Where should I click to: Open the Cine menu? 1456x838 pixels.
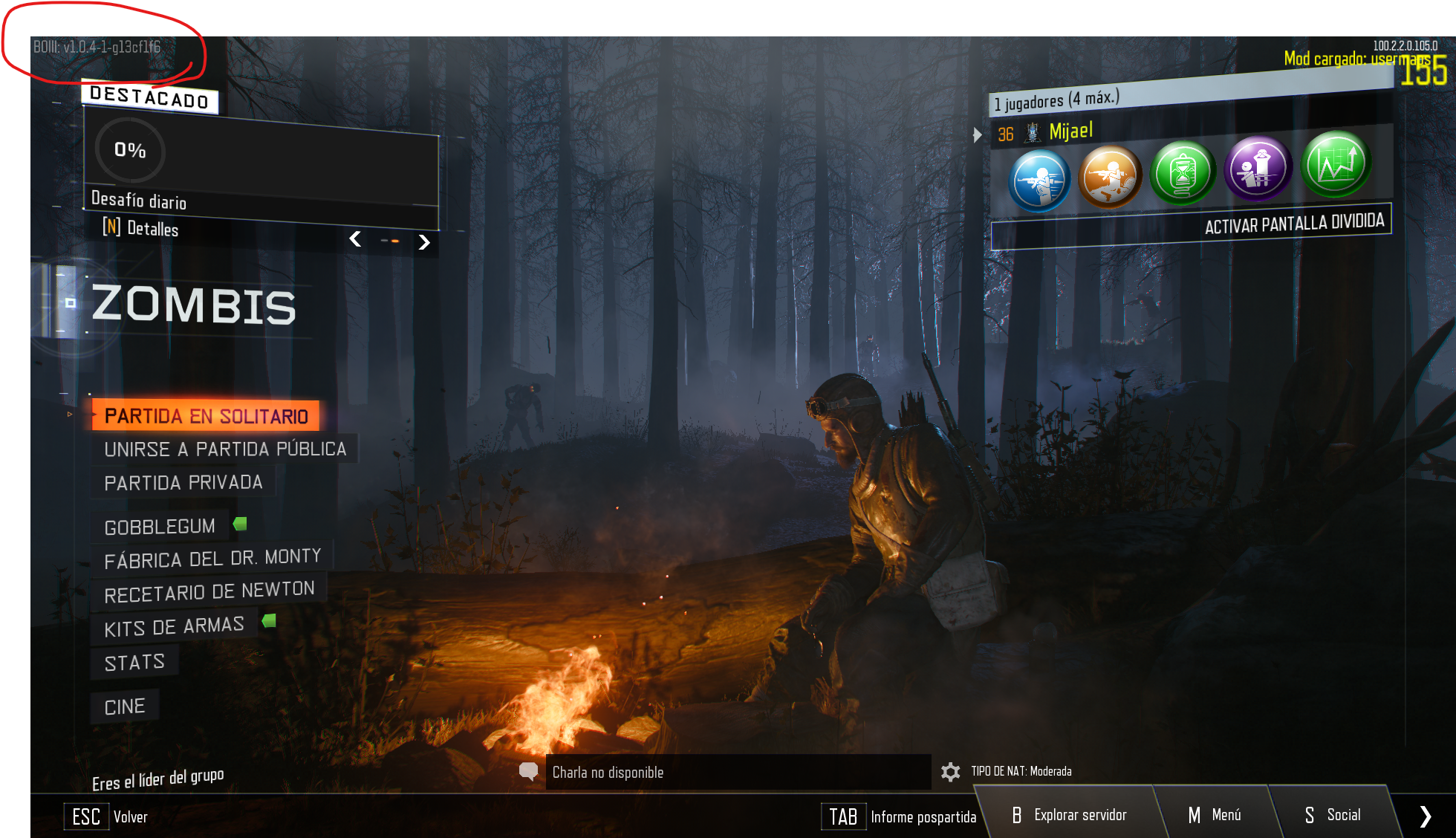(x=125, y=707)
